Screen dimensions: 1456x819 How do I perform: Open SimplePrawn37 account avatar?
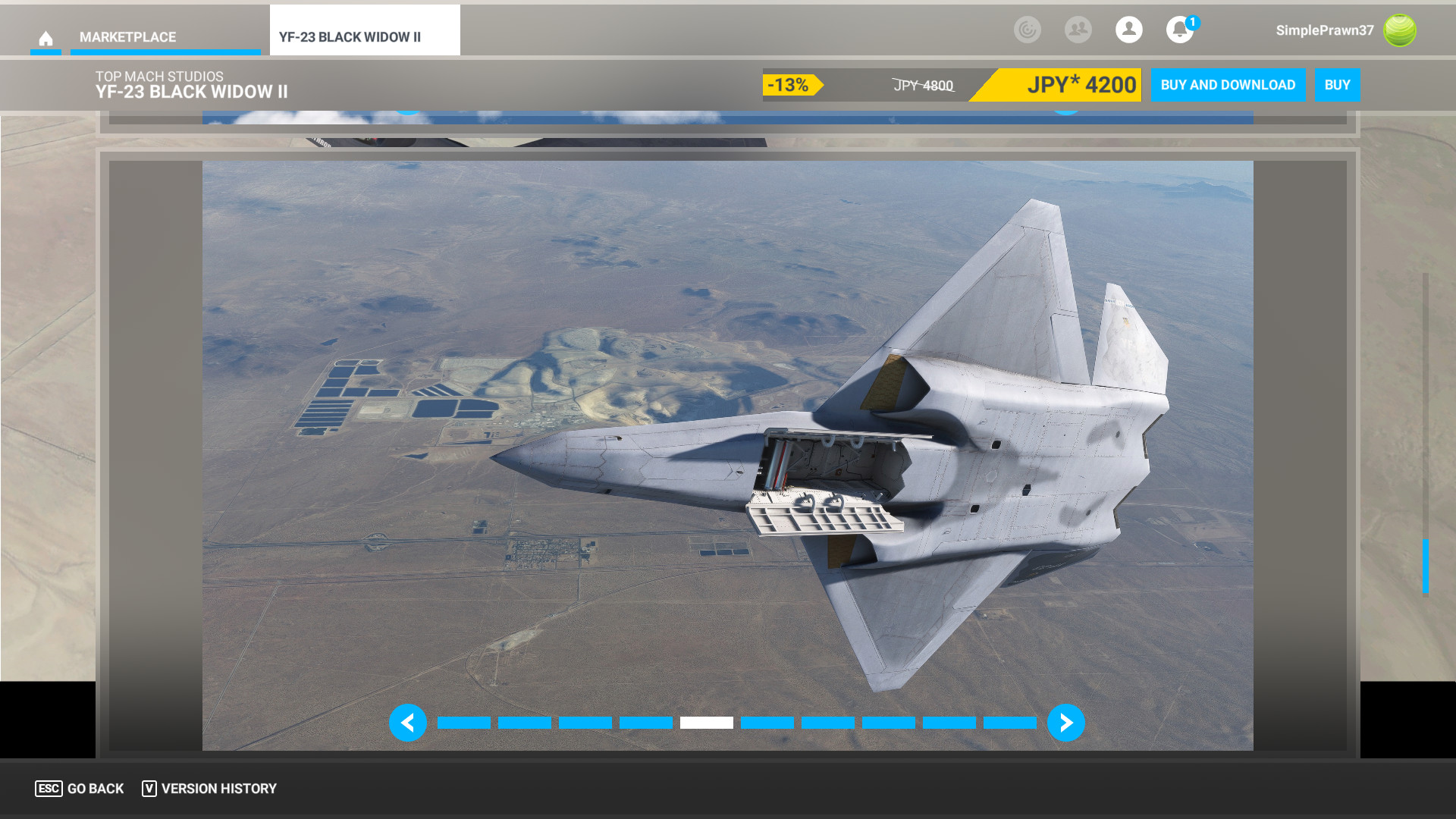(1399, 30)
